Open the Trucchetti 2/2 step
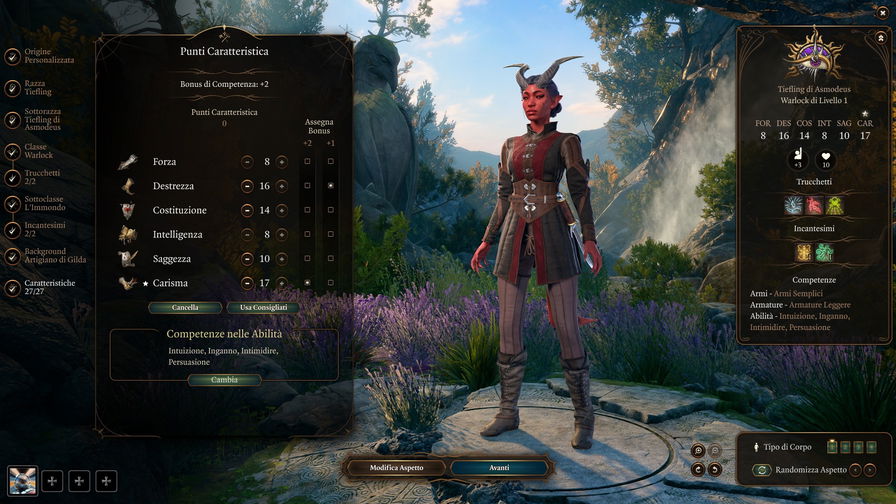896x504 pixels. tap(40, 177)
